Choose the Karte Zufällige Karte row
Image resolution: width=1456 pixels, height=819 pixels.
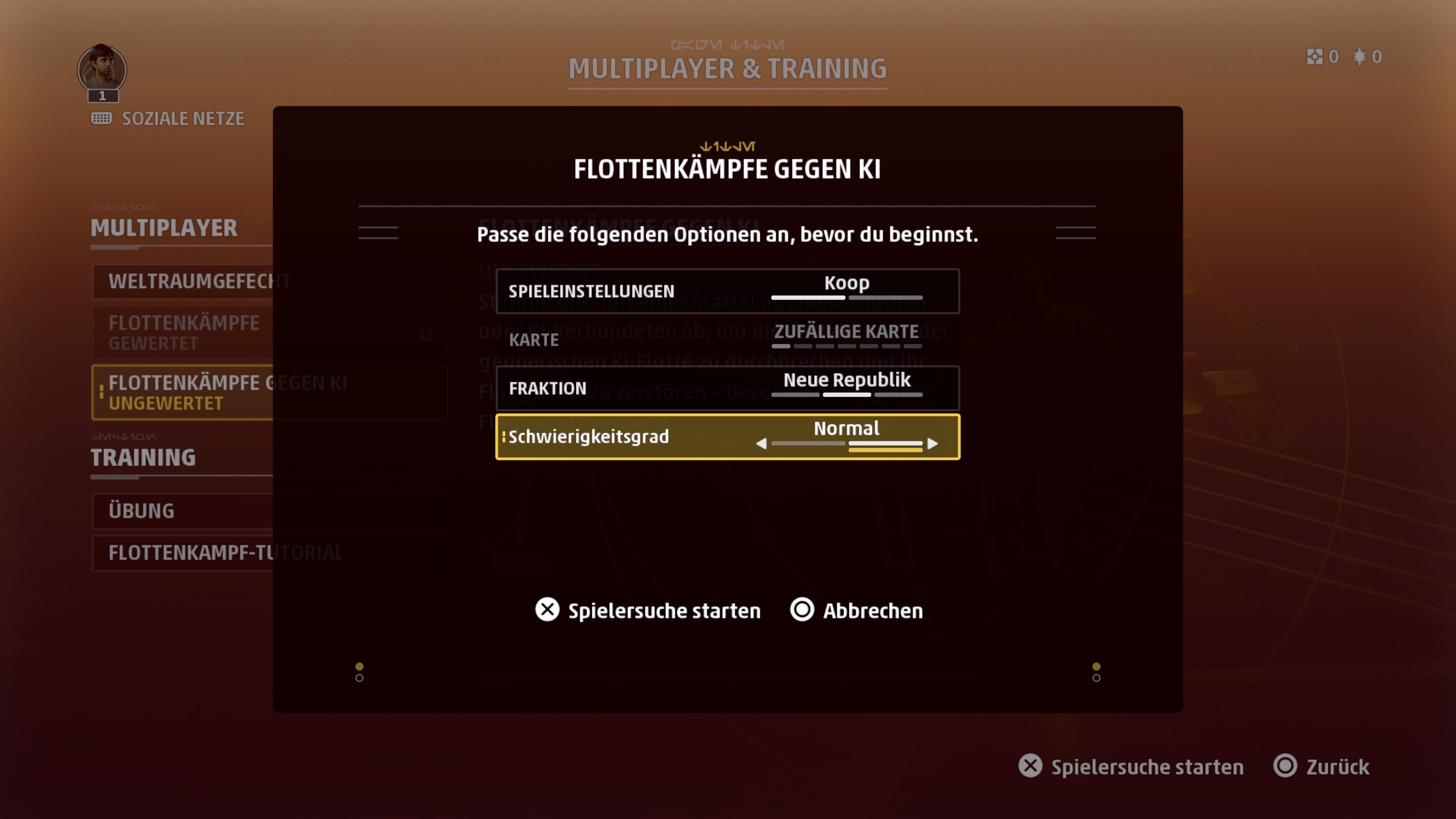click(x=728, y=339)
